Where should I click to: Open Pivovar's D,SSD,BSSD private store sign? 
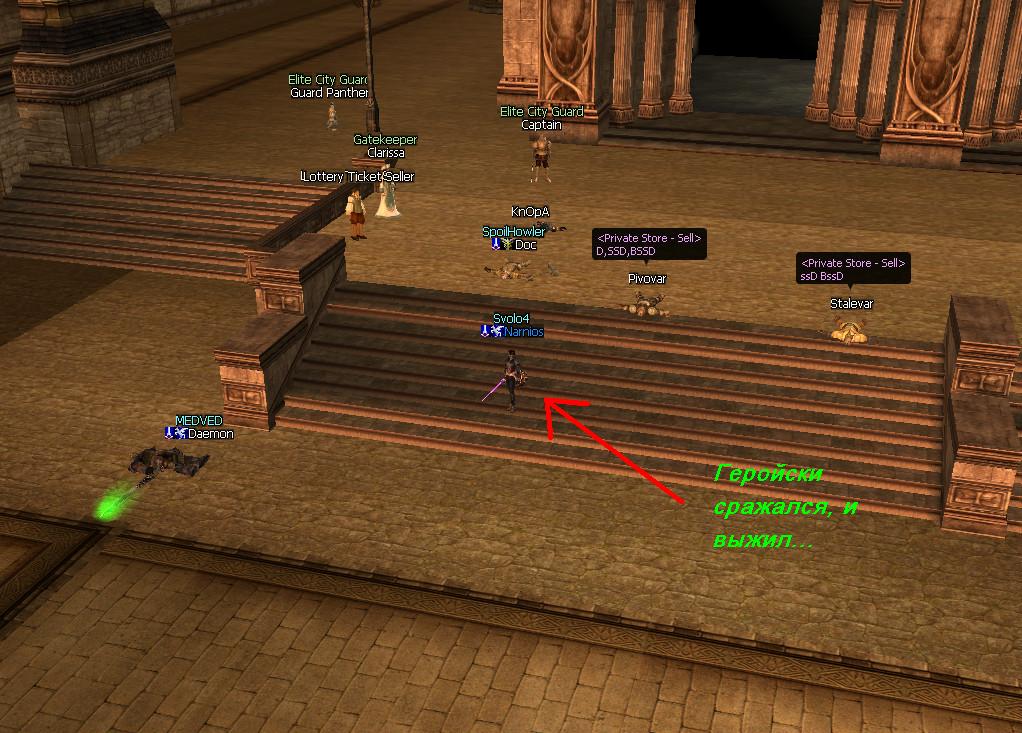point(650,245)
